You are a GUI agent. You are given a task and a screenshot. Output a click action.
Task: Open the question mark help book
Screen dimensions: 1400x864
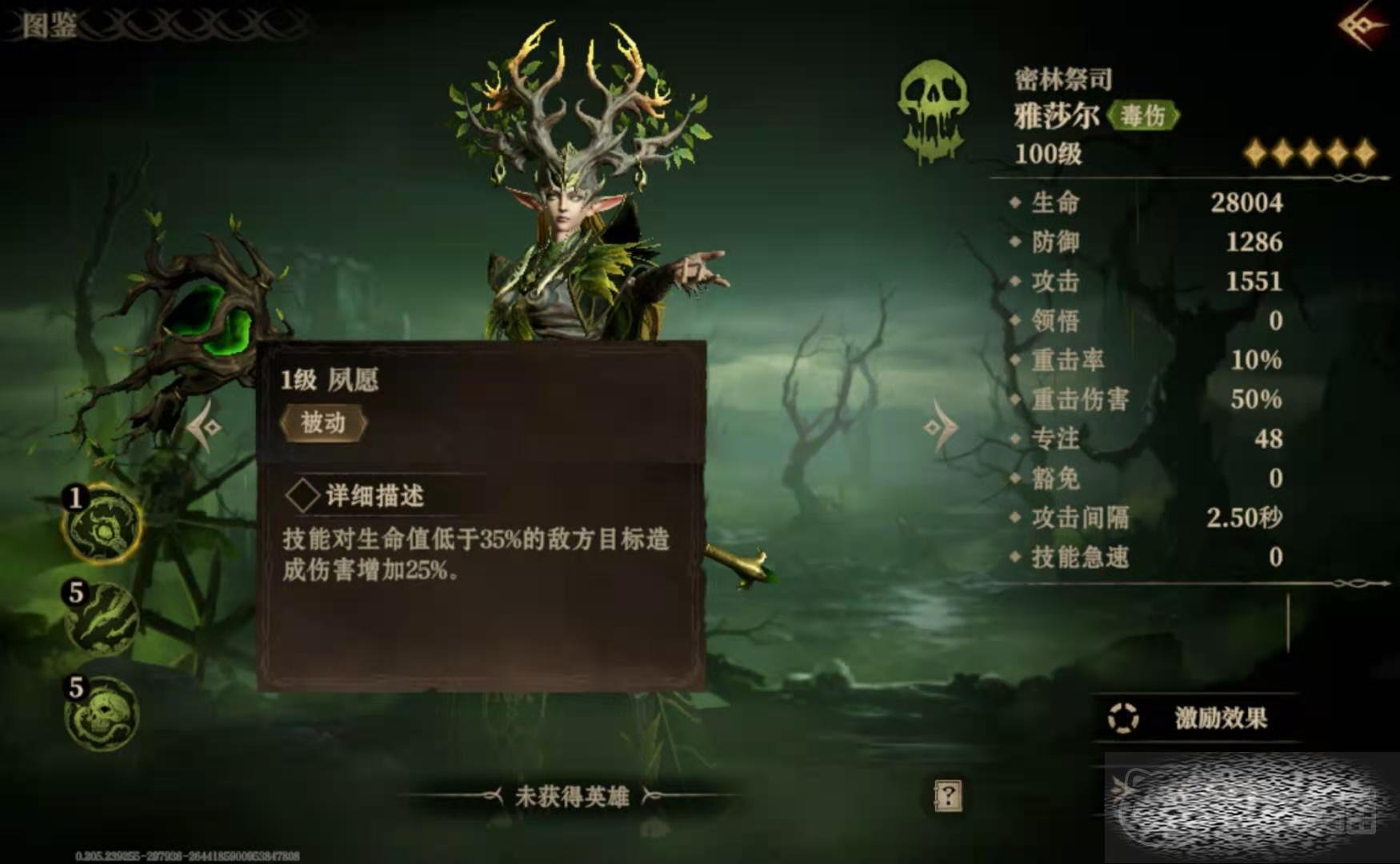pos(947,795)
